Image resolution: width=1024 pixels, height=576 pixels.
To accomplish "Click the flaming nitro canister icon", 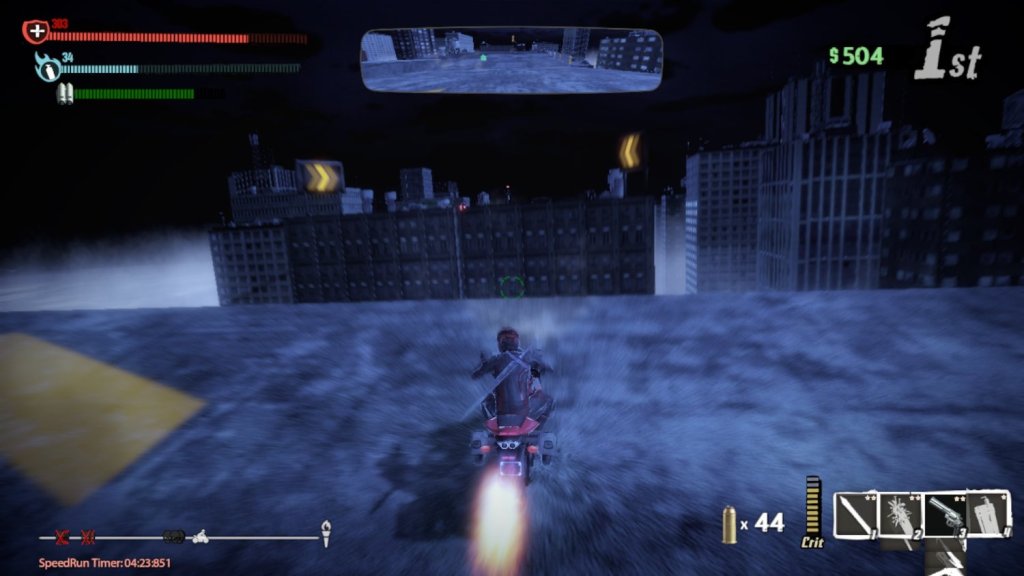I will pyautogui.click(x=47, y=68).
